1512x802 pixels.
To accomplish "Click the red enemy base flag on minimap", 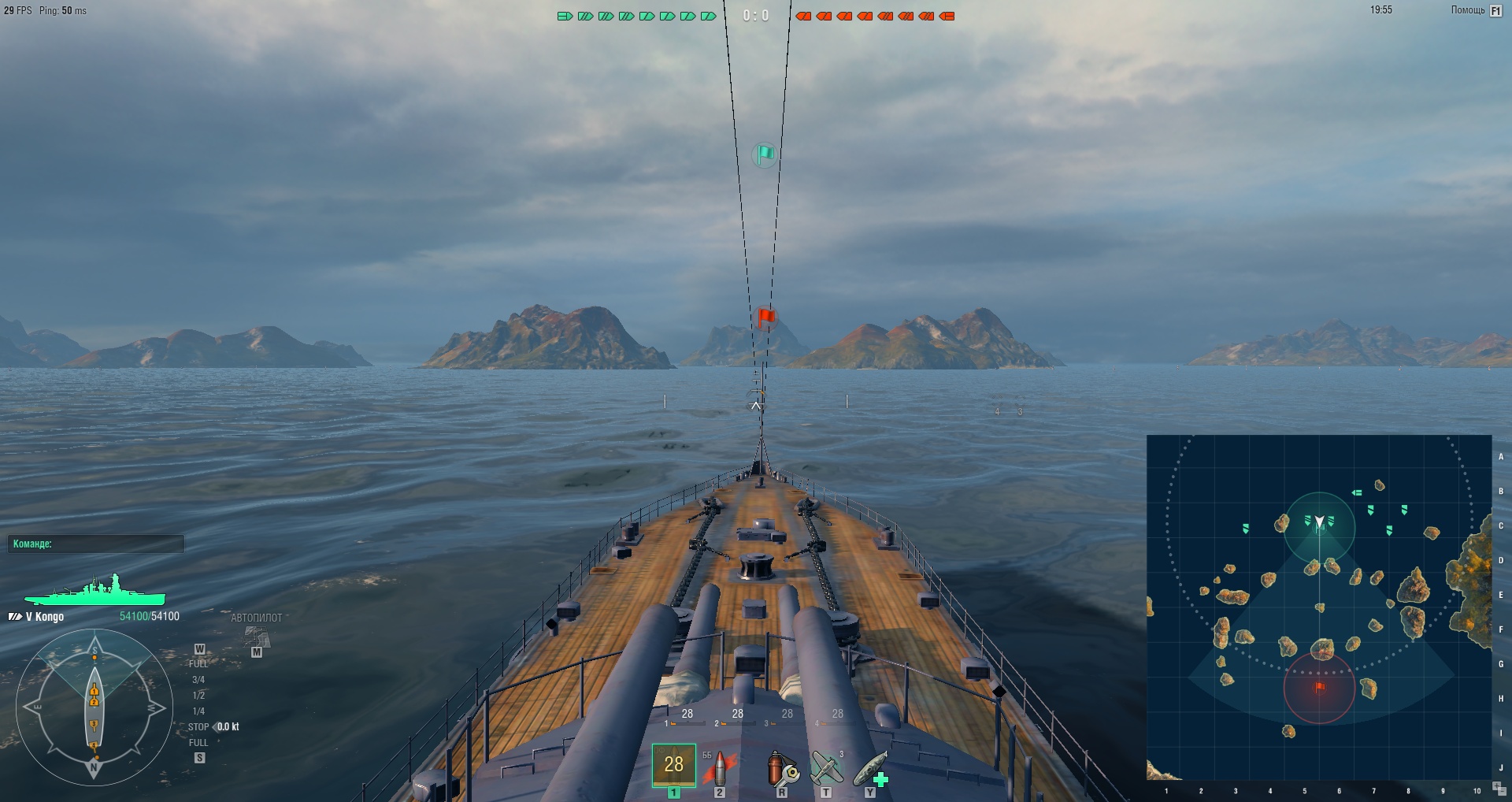I will tap(1320, 687).
